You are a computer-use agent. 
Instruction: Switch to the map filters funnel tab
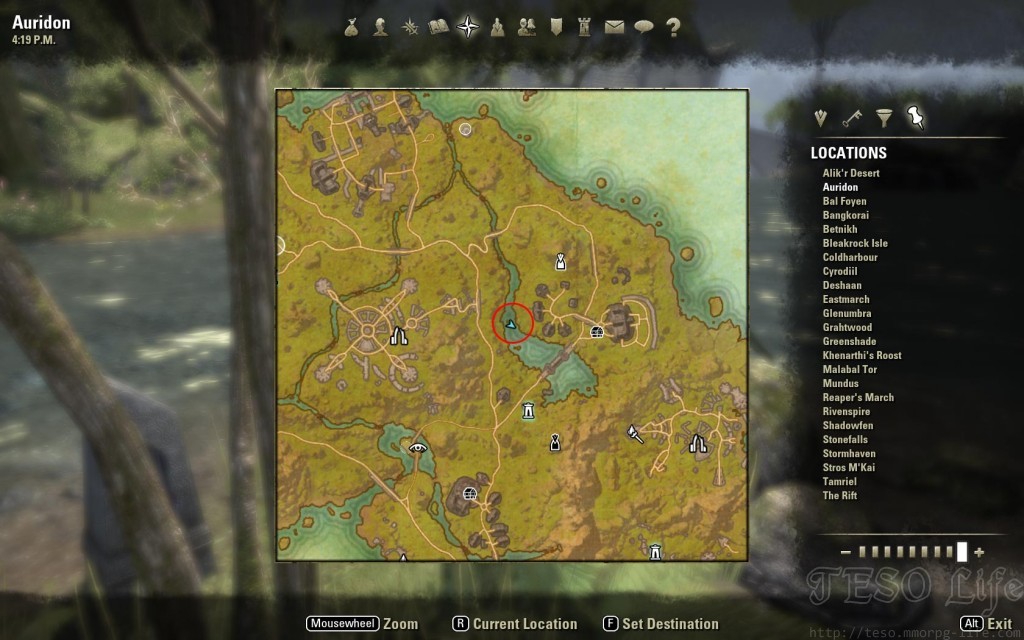tap(884, 119)
